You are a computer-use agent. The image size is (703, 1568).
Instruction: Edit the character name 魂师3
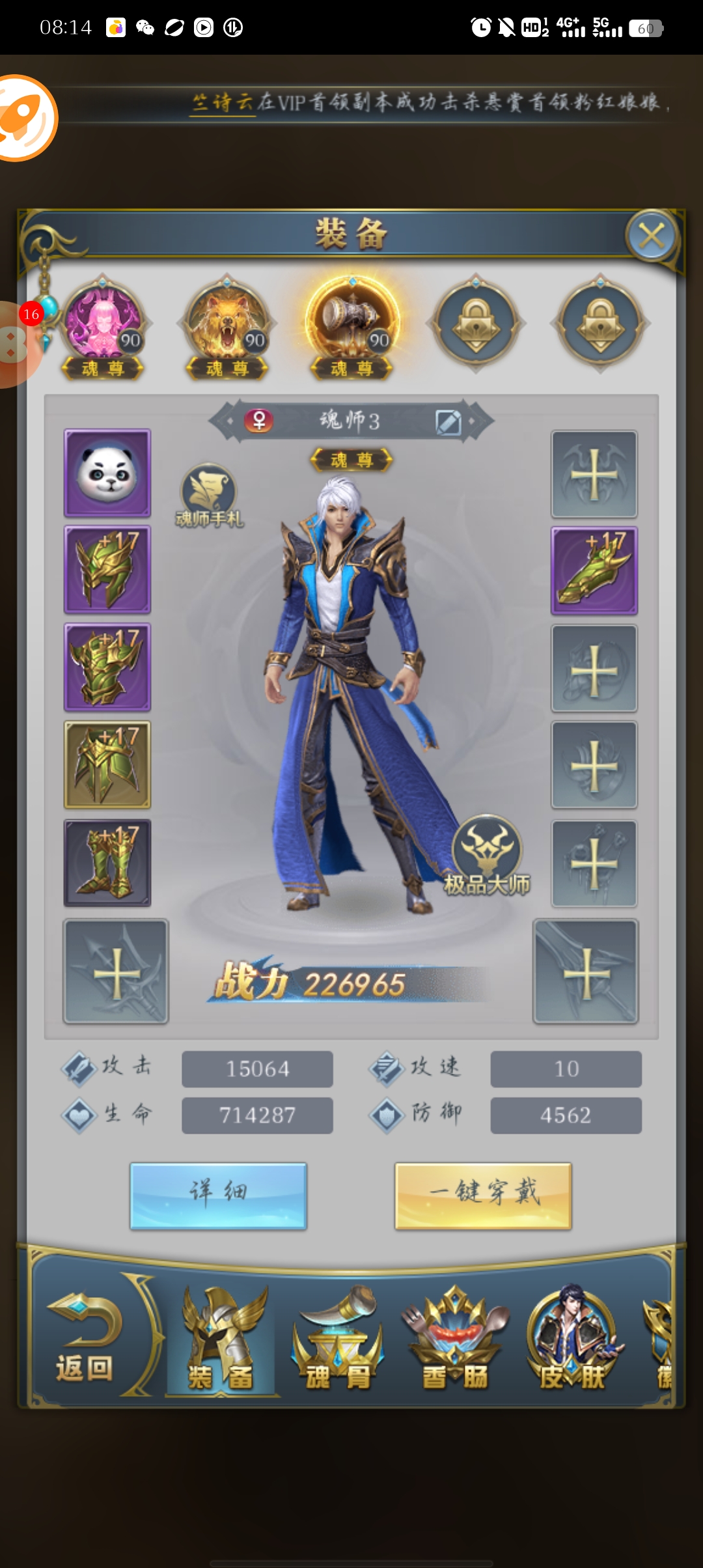[448, 422]
